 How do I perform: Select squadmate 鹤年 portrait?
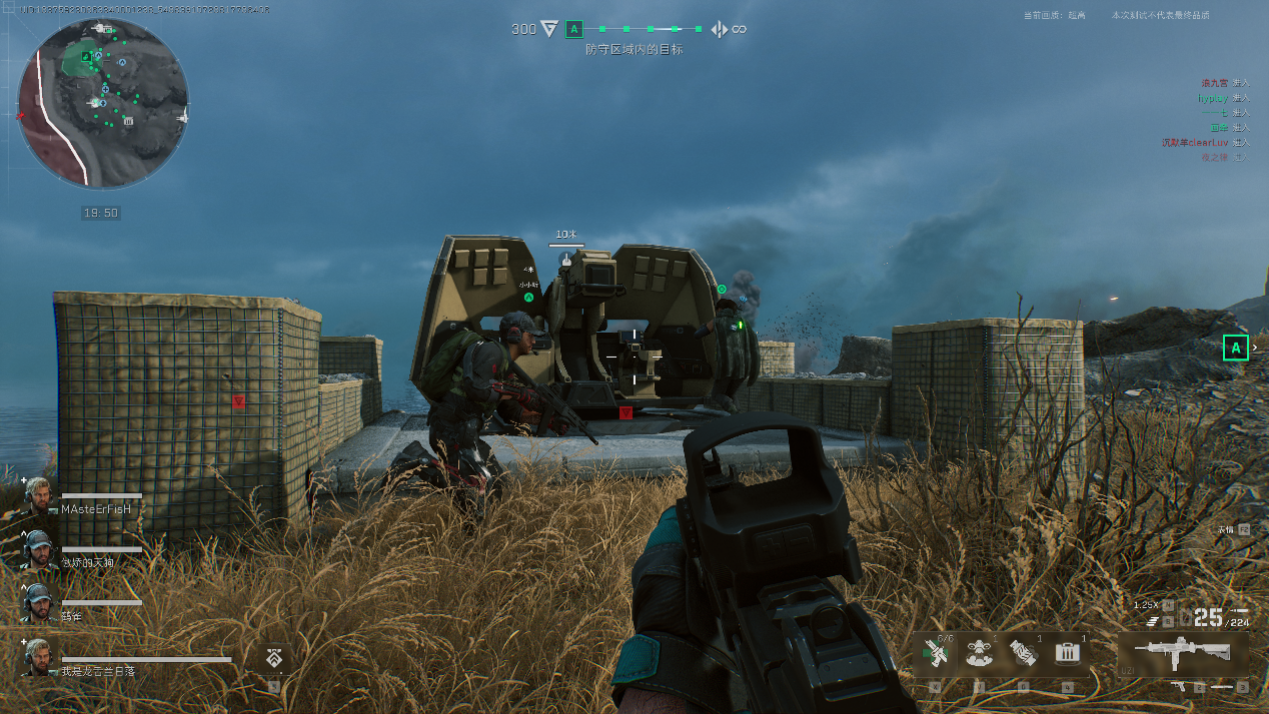39,603
